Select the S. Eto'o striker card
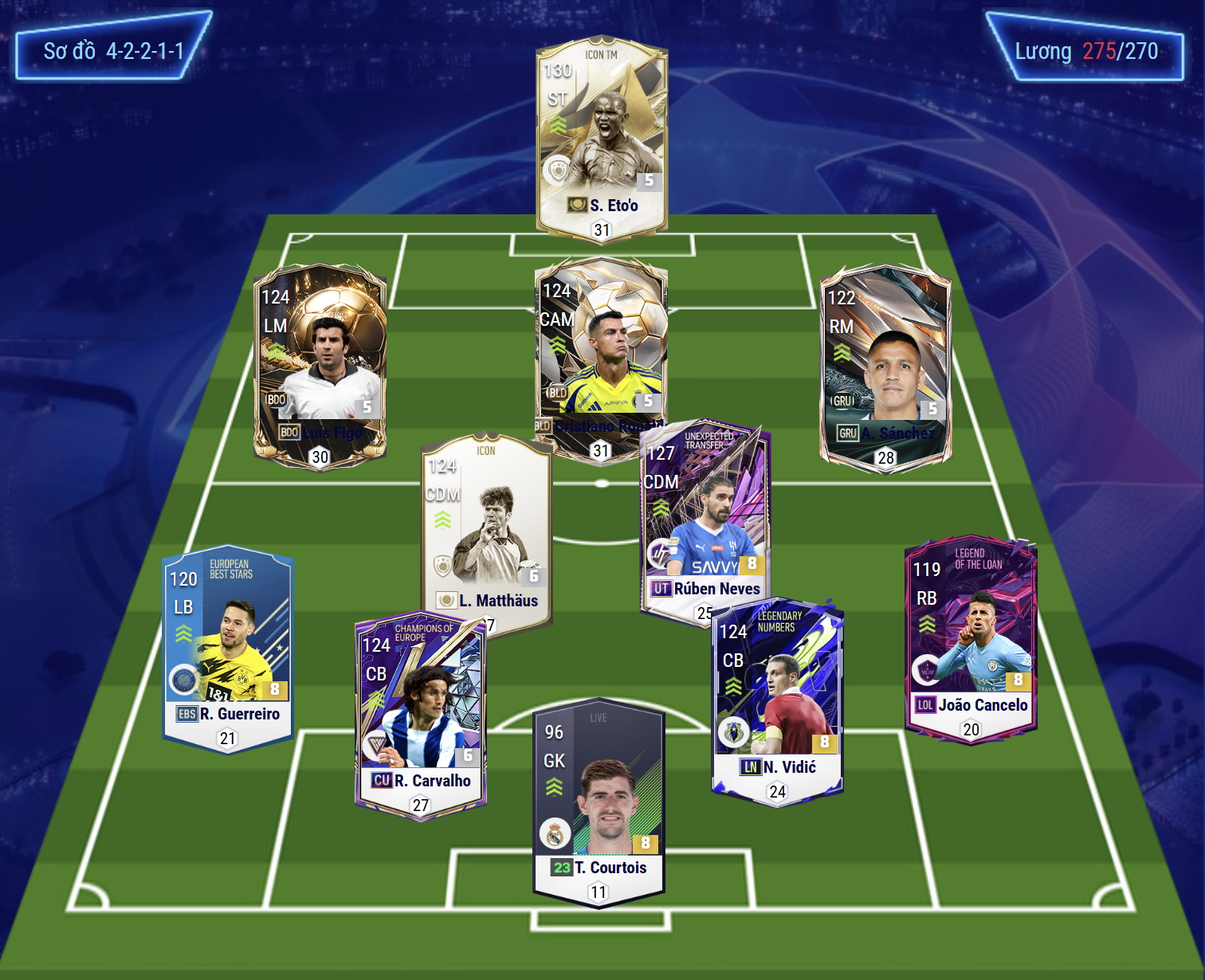1205x980 pixels. (602, 135)
